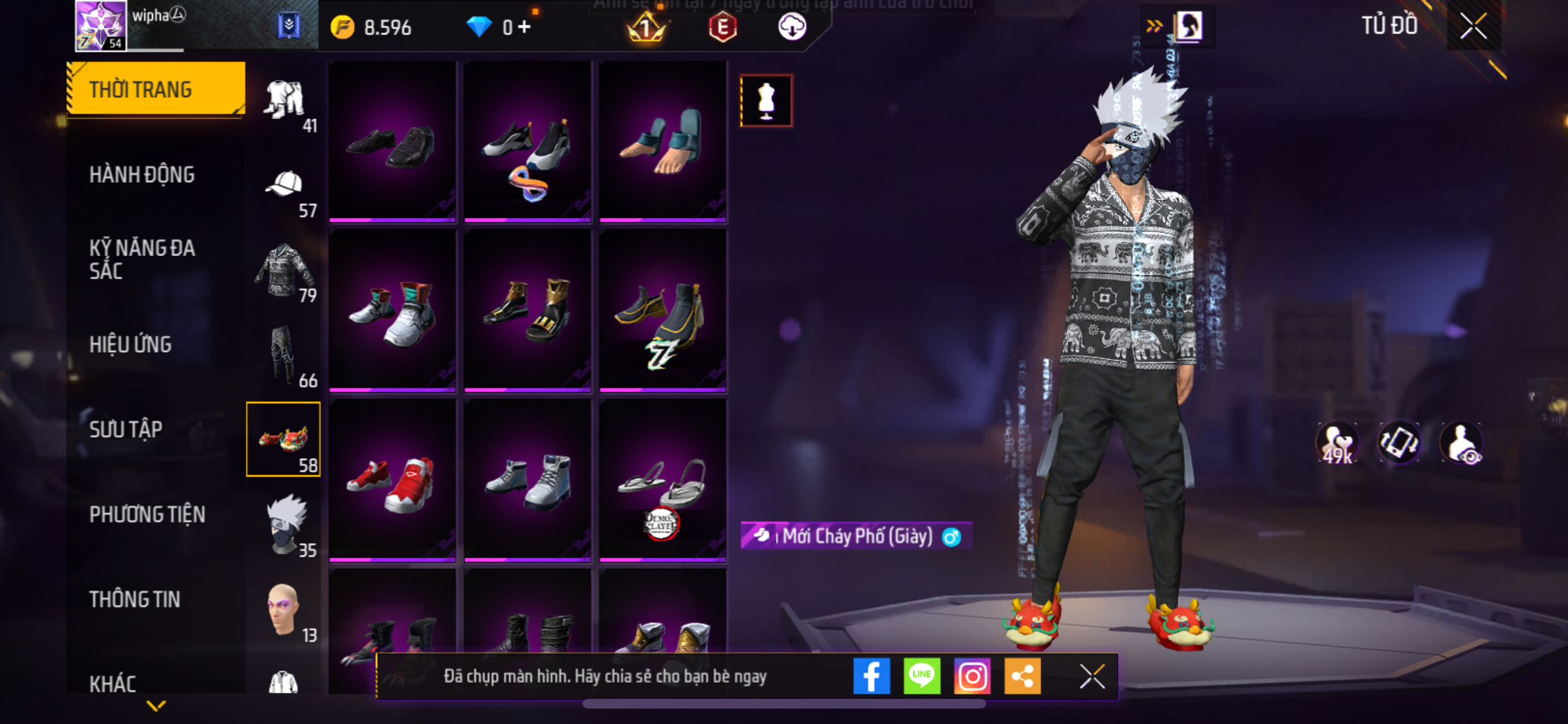Equip the black dress shoes
This screenshot has width=1568, height=724.
[x=392, y=142]
